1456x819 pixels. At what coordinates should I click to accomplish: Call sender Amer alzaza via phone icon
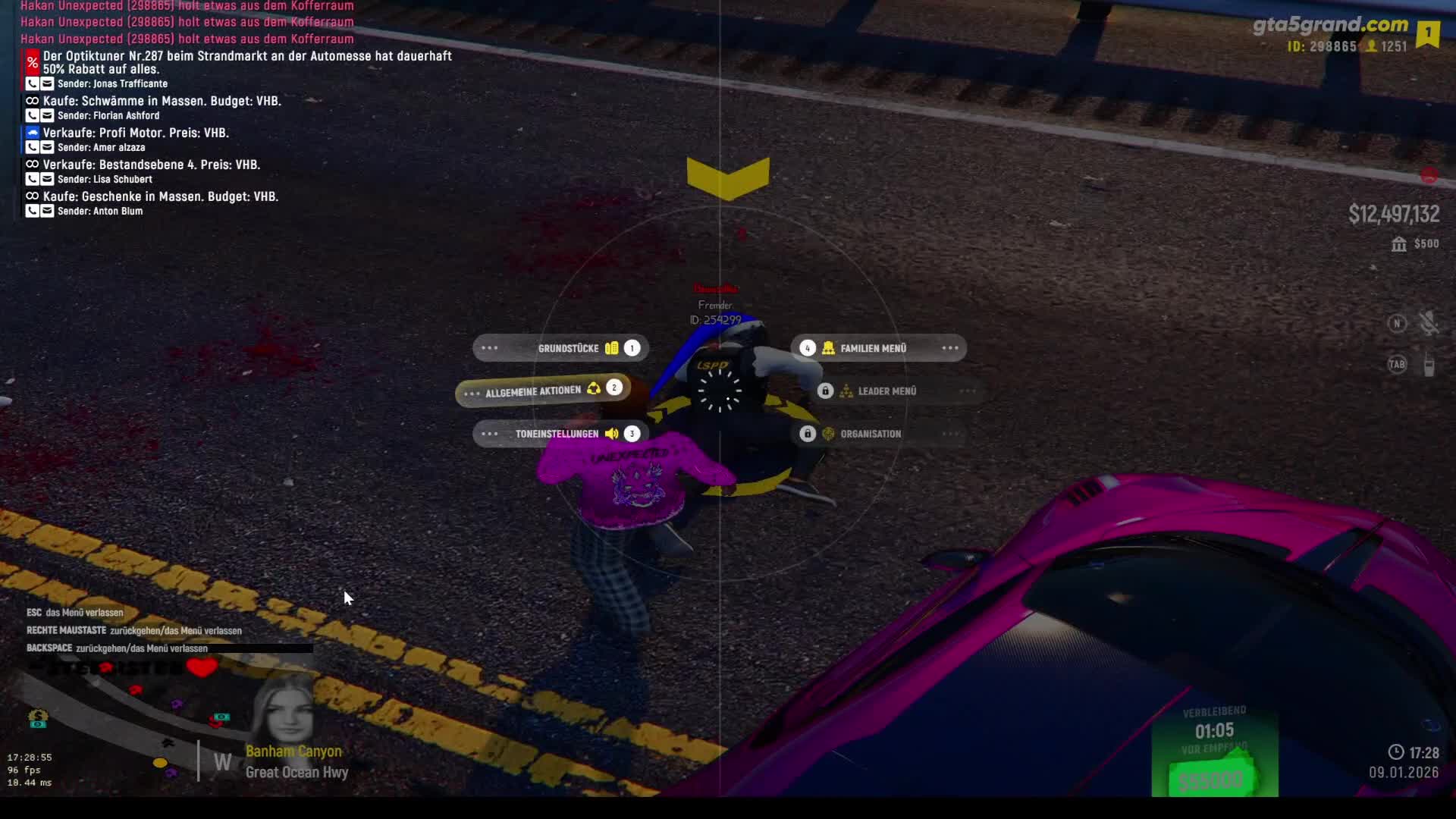point(32,148)
